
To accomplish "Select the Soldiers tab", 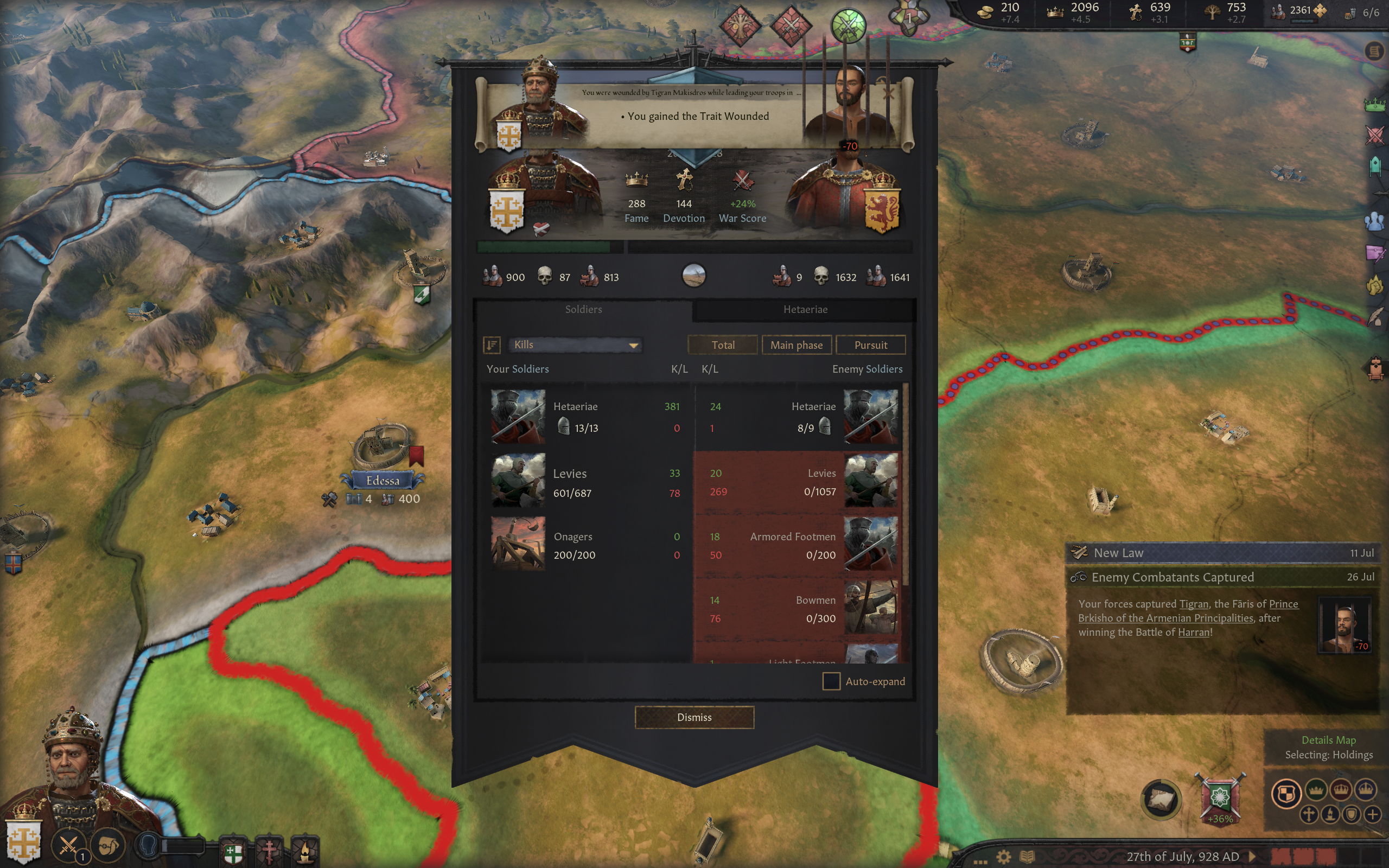I will (x=583, y=309).
